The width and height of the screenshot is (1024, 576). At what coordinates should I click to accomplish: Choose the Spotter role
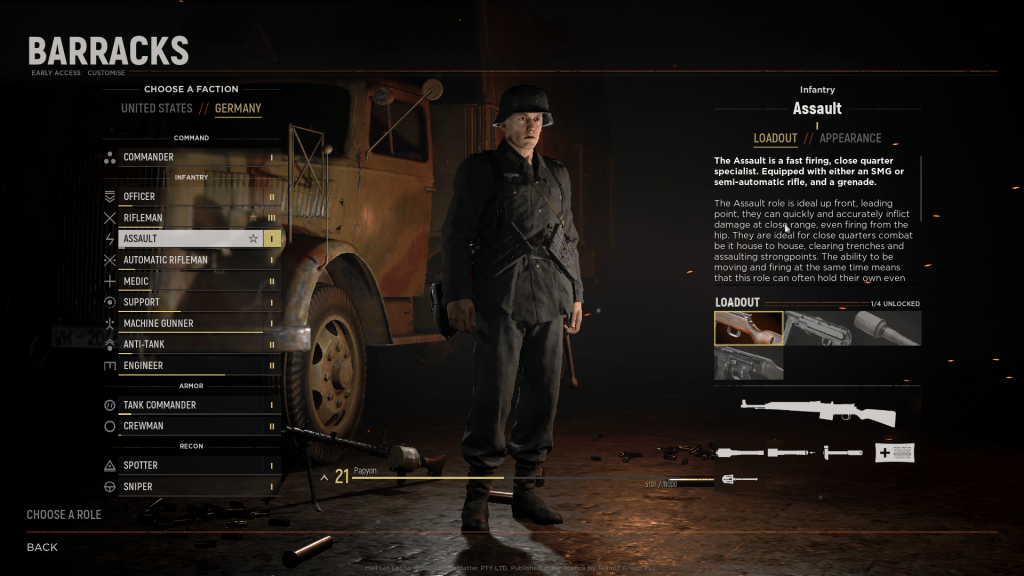coord(190,465)
